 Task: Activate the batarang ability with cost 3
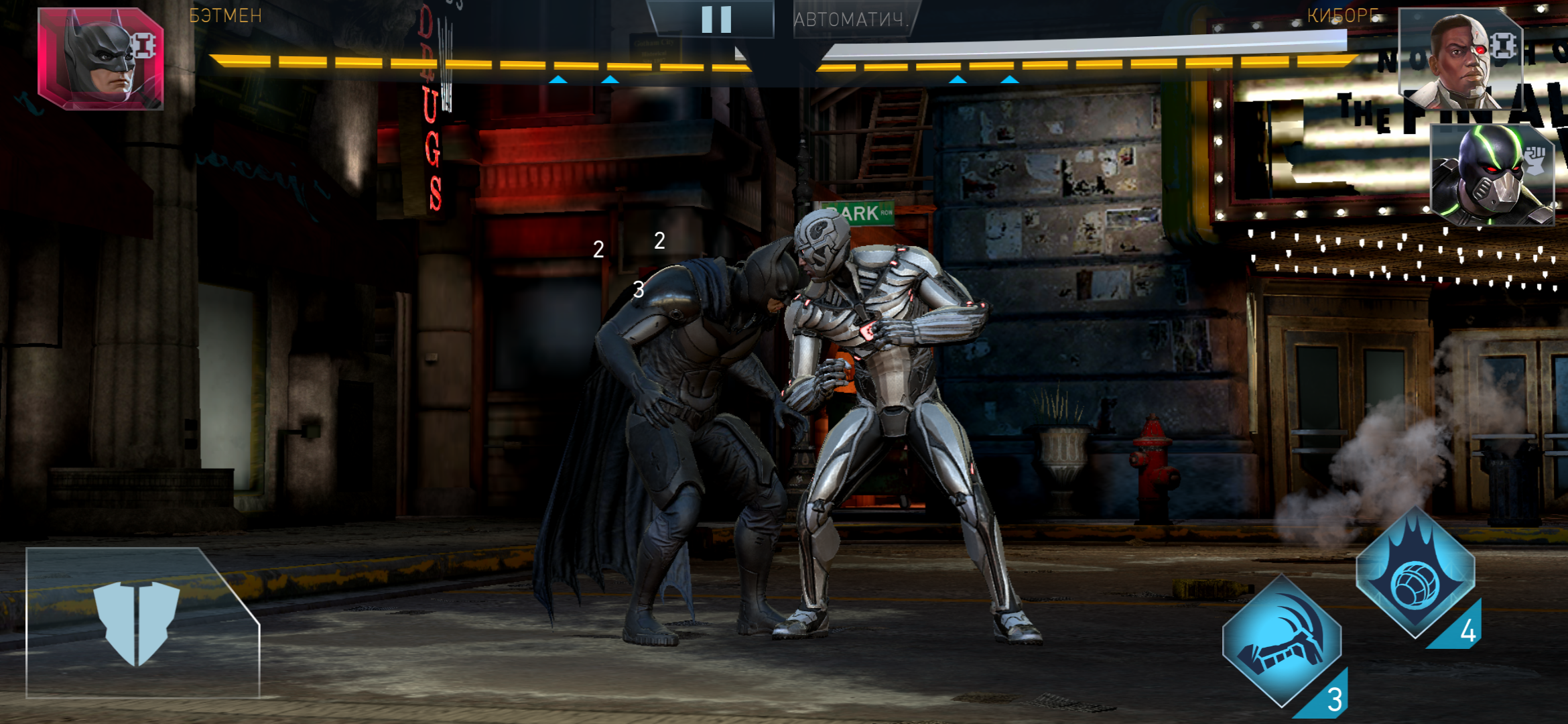point(1281,642)
